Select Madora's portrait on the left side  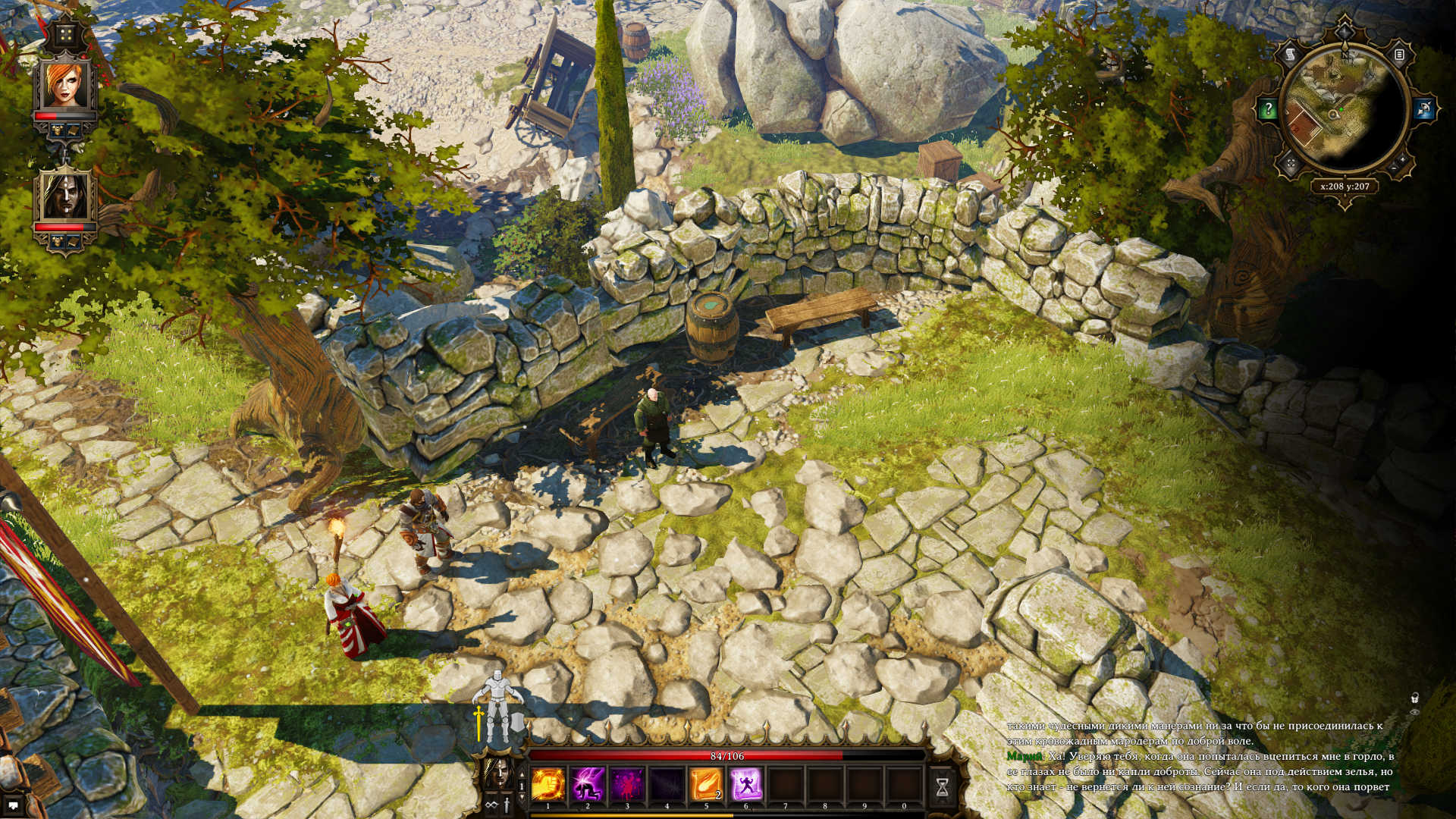pos(66,196)
